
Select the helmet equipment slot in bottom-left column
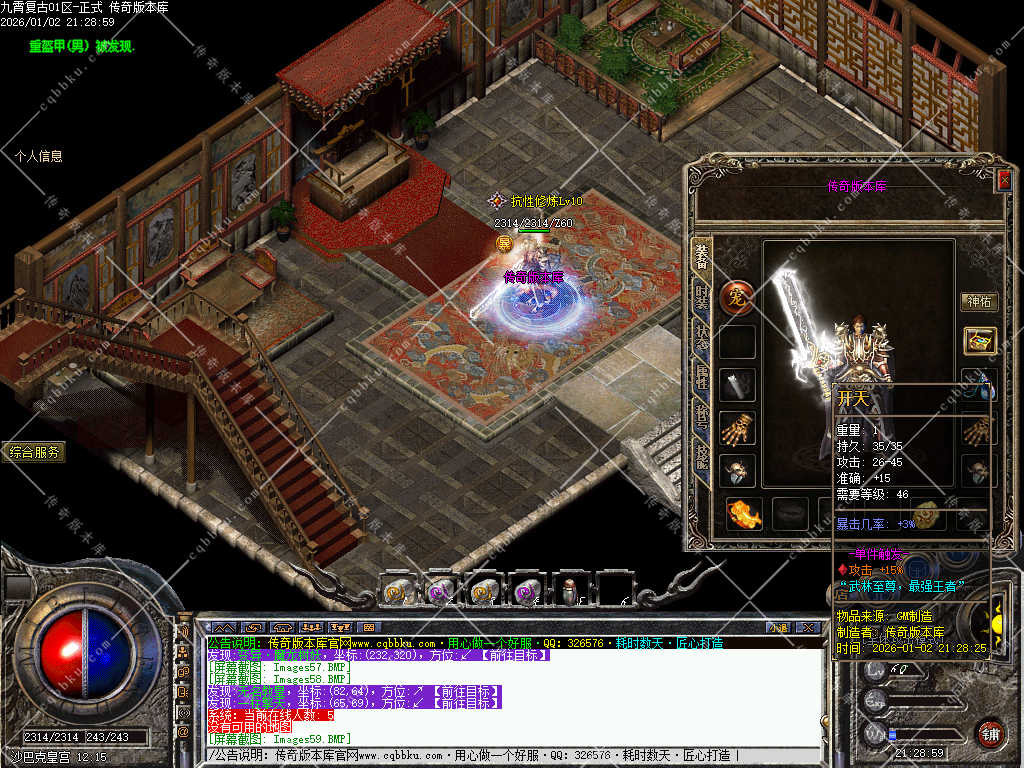[738, 471]
